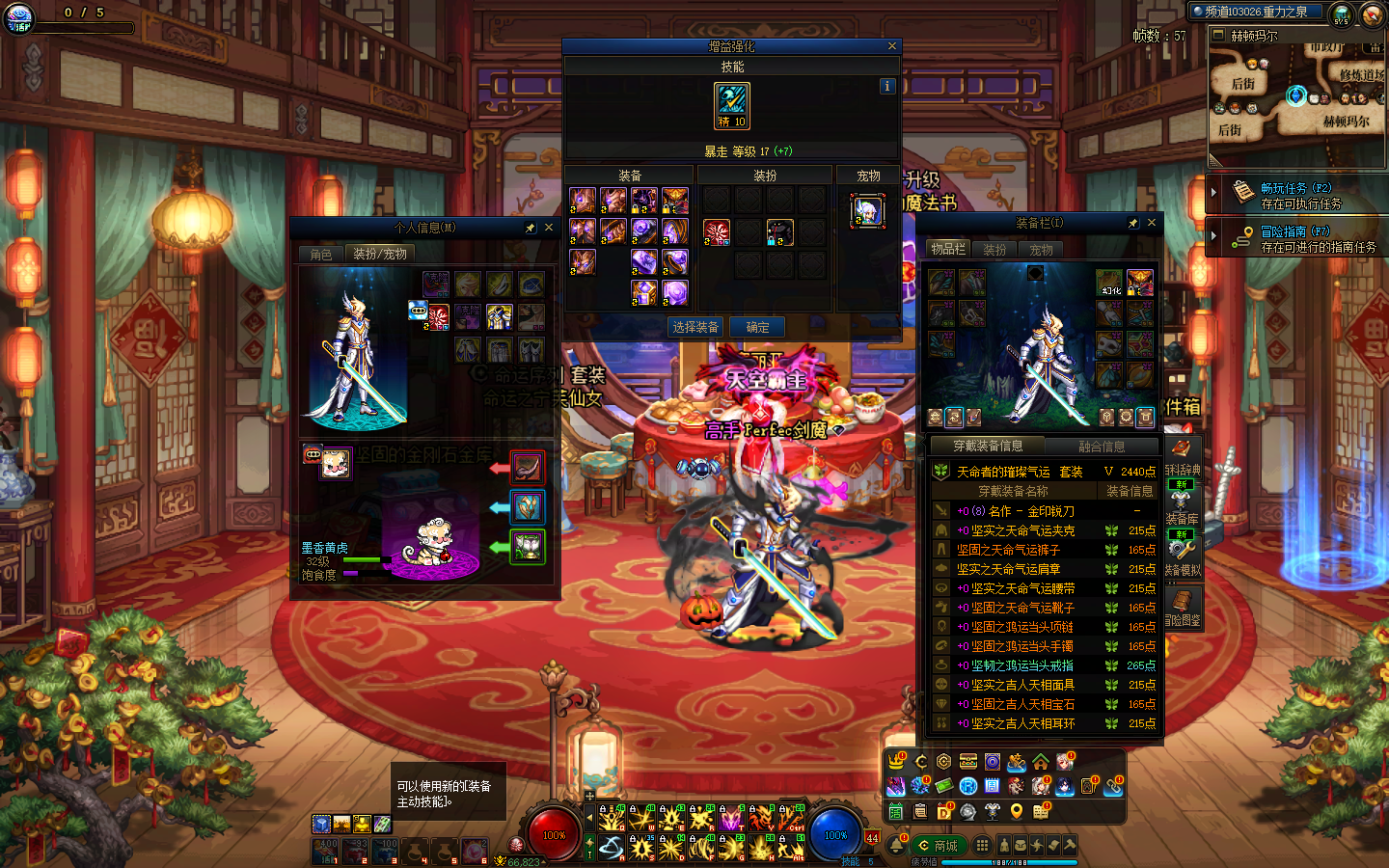Close the 个人信息 personal info window
Image resolution: width=1389 pixels, height=868 pixels.
(549, 228)
